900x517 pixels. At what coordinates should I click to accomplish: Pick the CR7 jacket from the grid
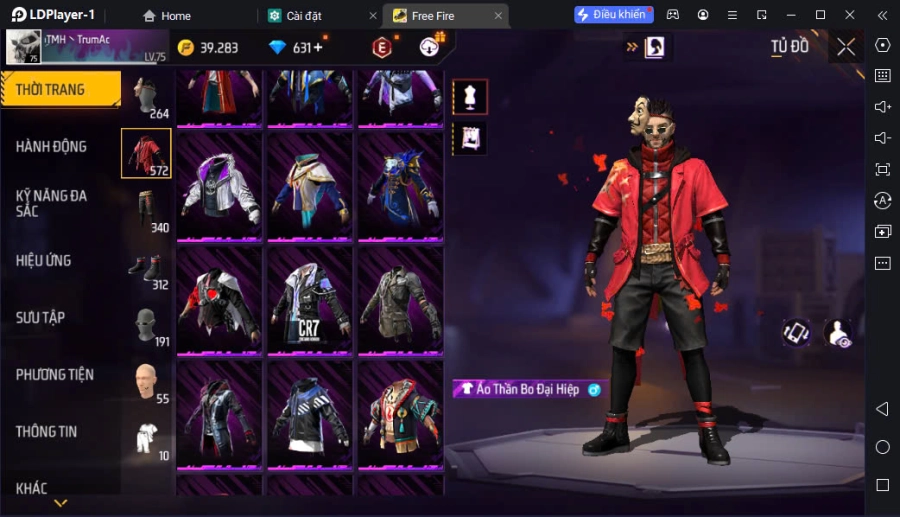[310, 299]
